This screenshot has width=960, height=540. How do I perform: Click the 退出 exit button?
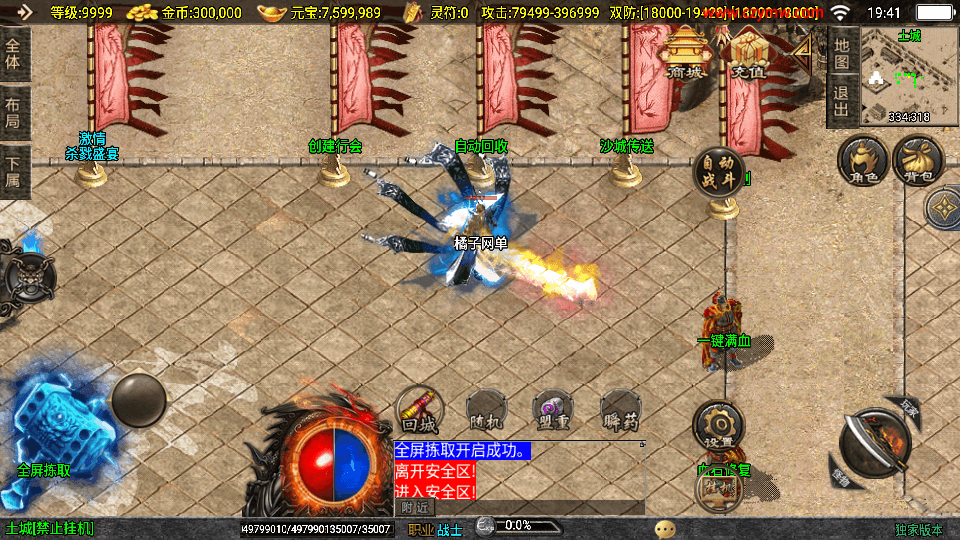(x=842, y=103)
